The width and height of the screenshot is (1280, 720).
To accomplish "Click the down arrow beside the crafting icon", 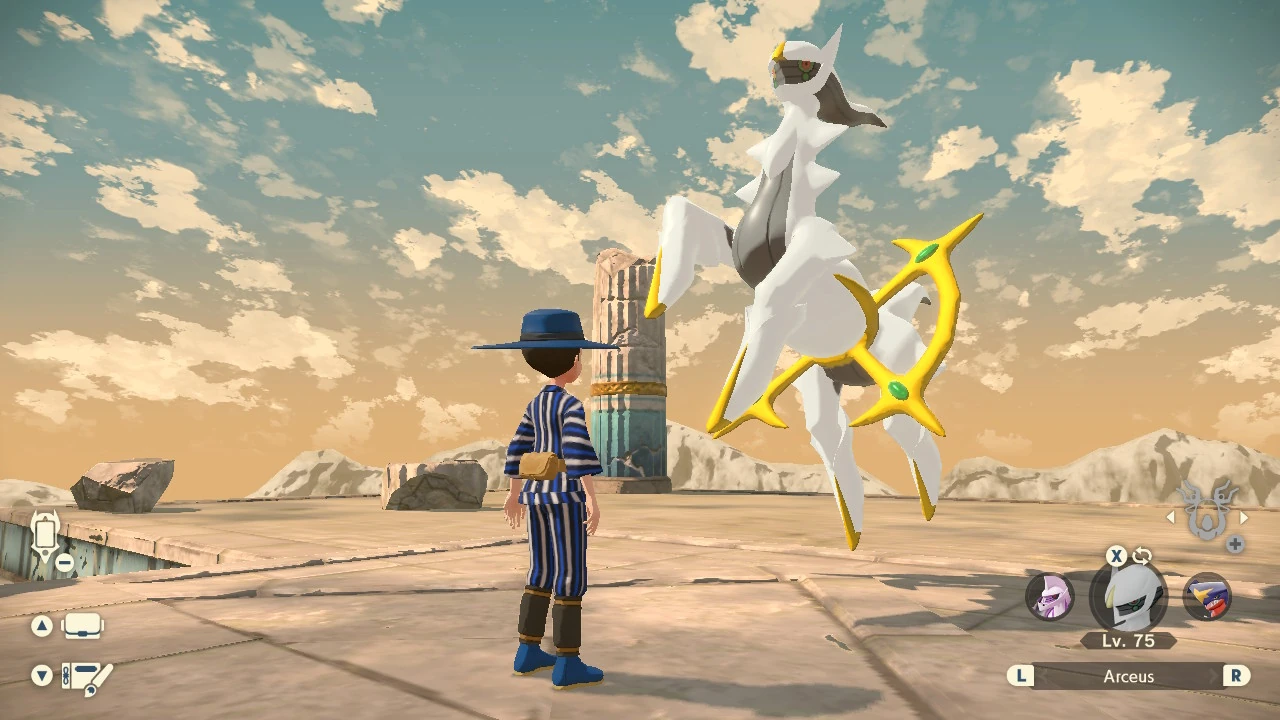I will click(40, 676).
